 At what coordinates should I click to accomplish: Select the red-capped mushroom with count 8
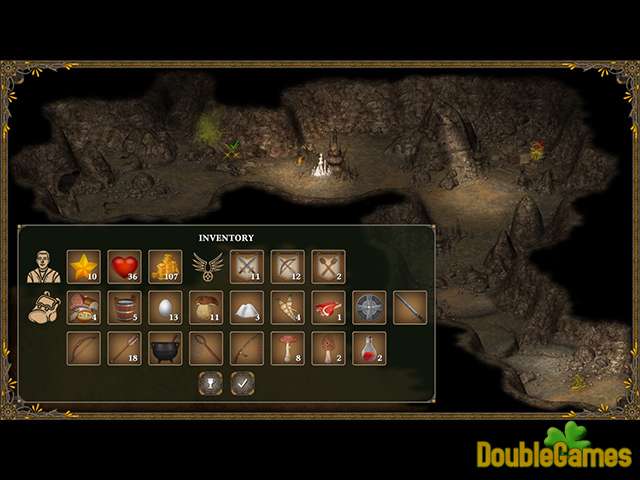point(288,348)
